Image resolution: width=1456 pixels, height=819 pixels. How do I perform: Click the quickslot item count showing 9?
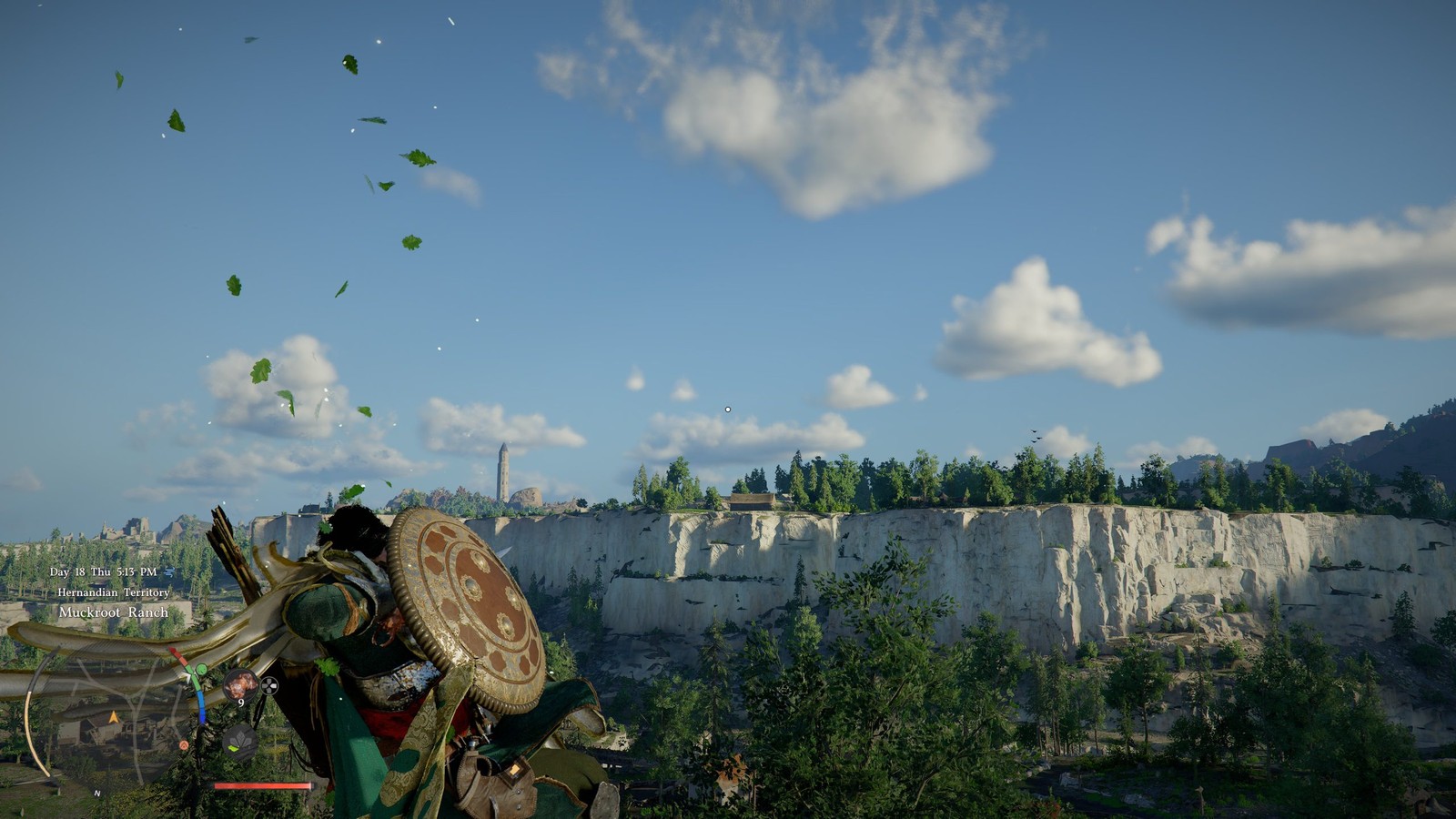(241, 702)
